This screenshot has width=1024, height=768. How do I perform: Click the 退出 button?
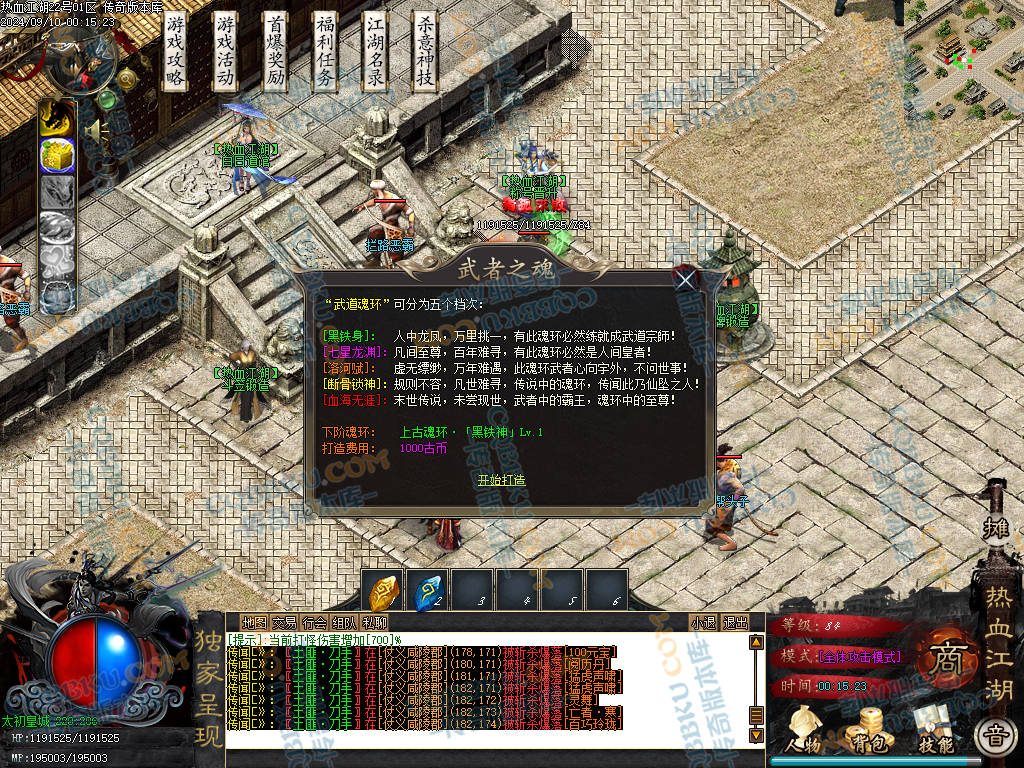coord(735,623)
